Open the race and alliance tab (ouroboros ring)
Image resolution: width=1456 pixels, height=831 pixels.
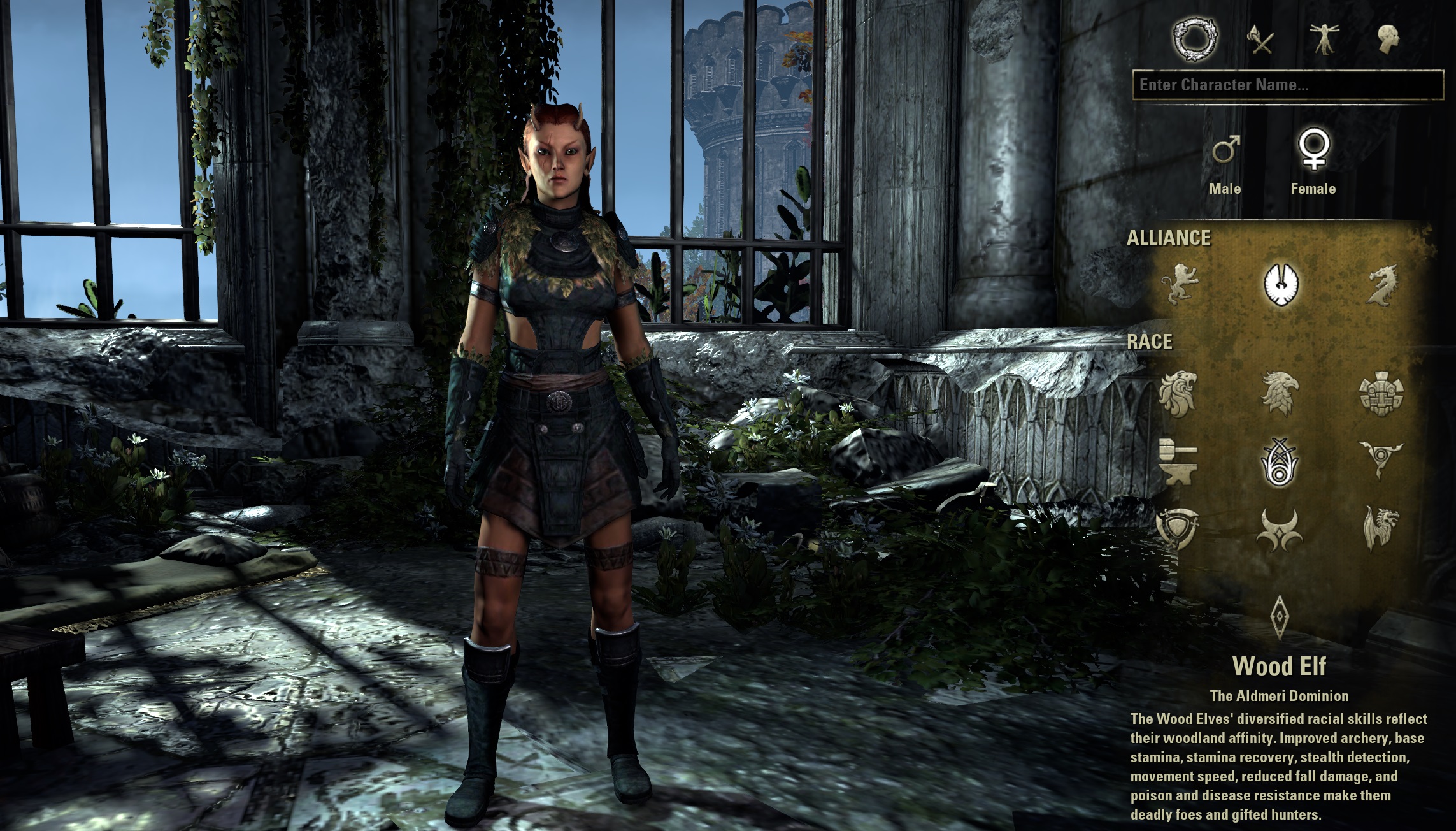pos(1195,41)
